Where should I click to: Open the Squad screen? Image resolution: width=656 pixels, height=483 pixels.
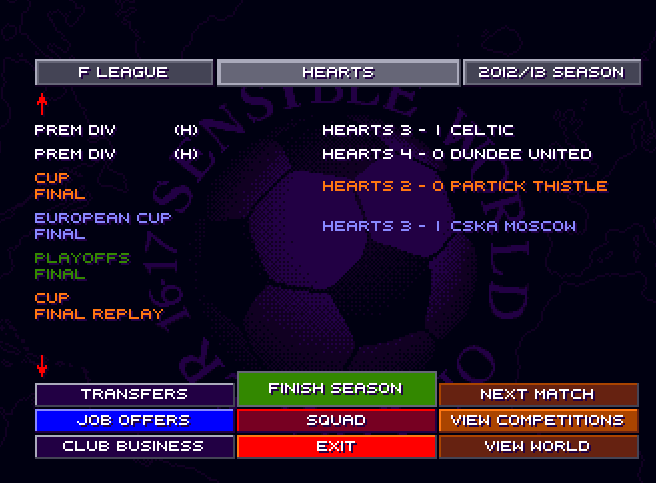pyautogui.click(x=336, y=420)
